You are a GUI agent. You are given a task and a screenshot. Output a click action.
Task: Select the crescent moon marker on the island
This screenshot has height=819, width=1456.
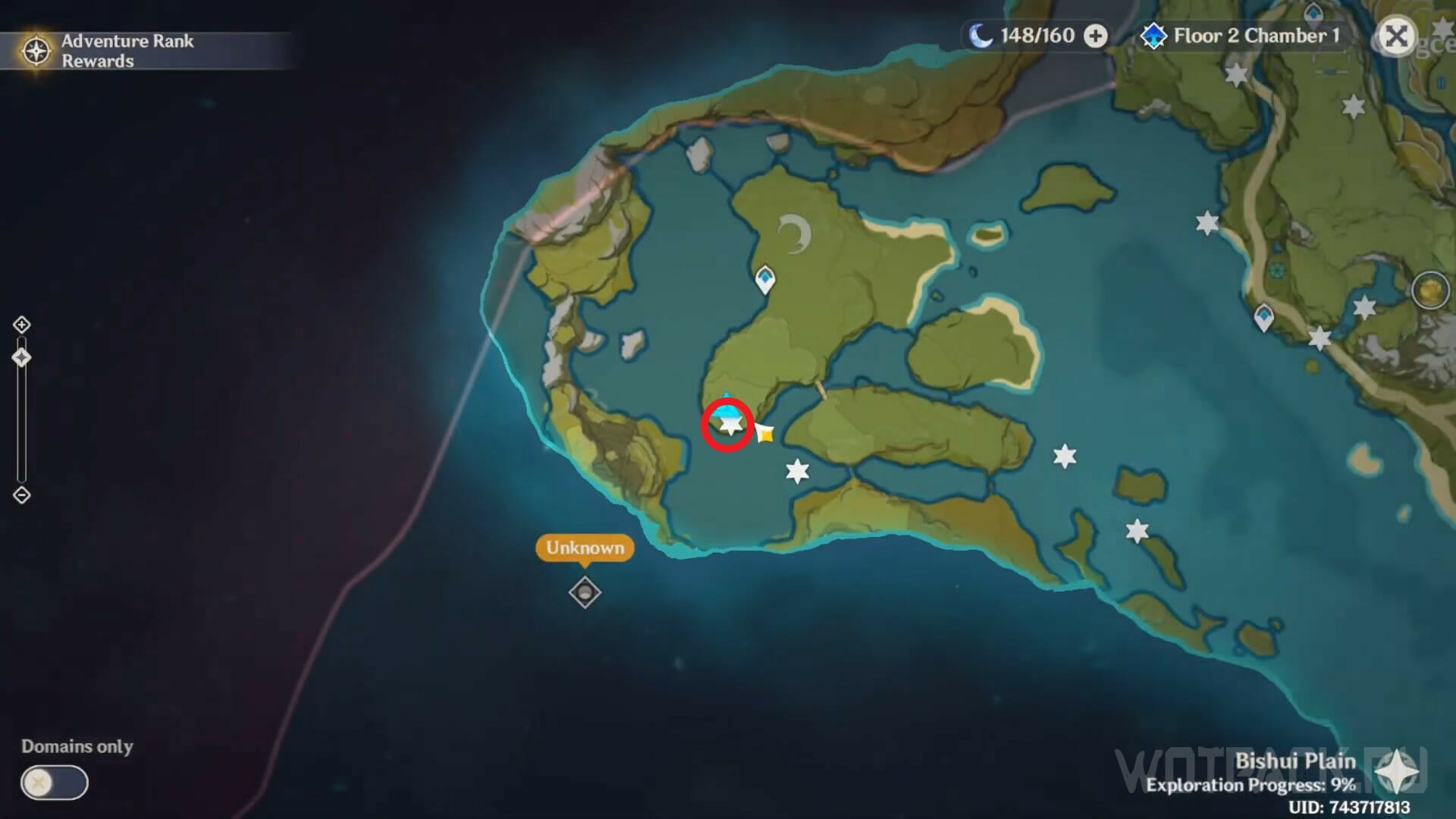click(795, 234)
